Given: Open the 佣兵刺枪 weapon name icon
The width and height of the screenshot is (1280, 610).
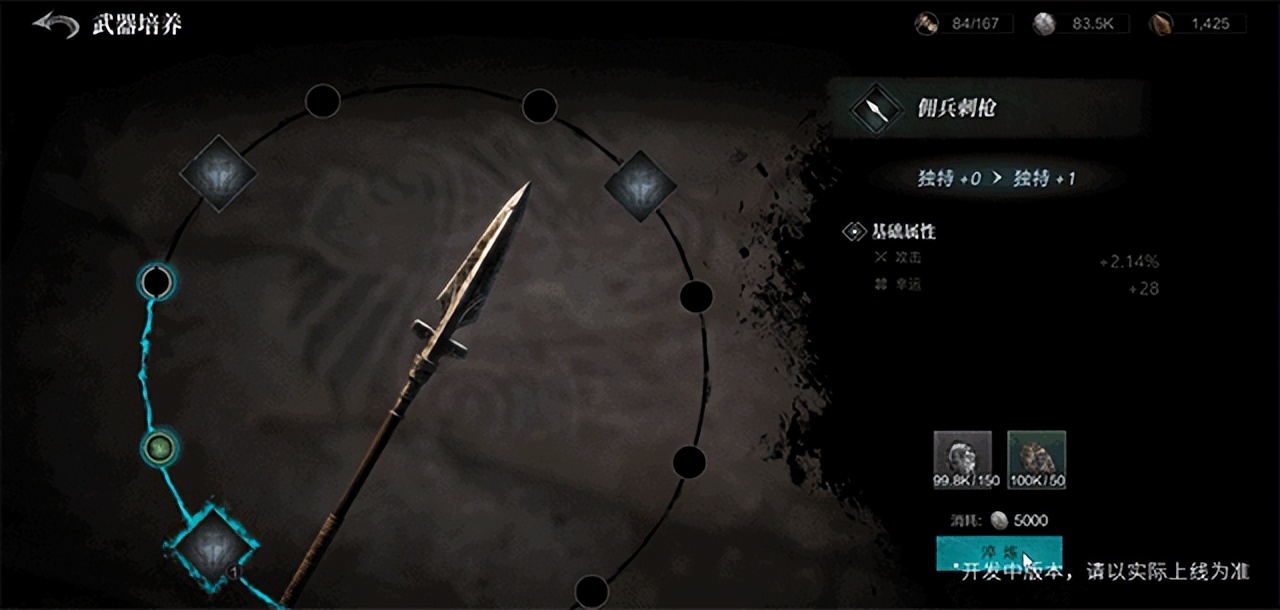Looking at the screenshot, I should [x=876, y=109].
